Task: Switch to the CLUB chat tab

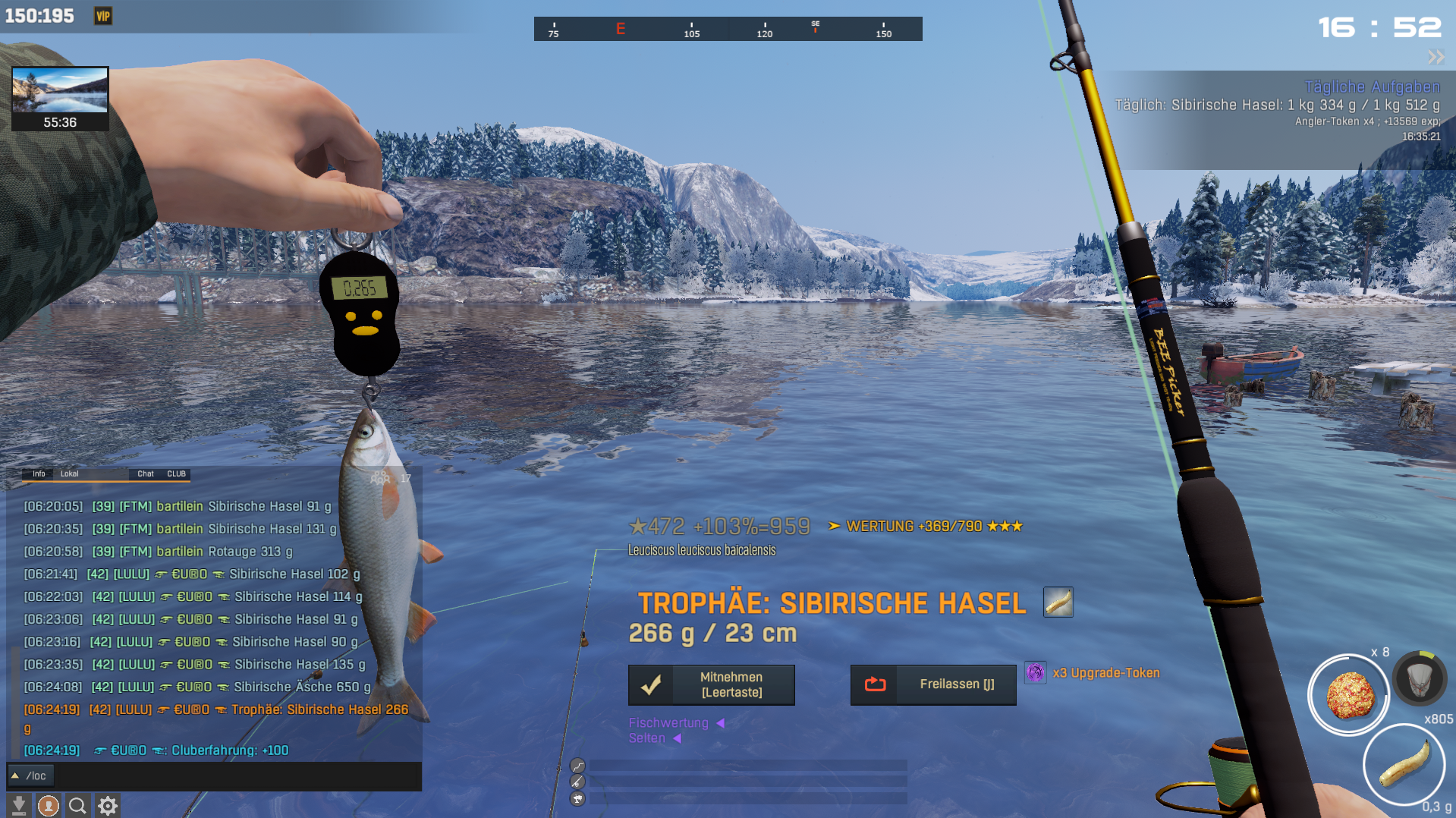Action: [177, 474]
